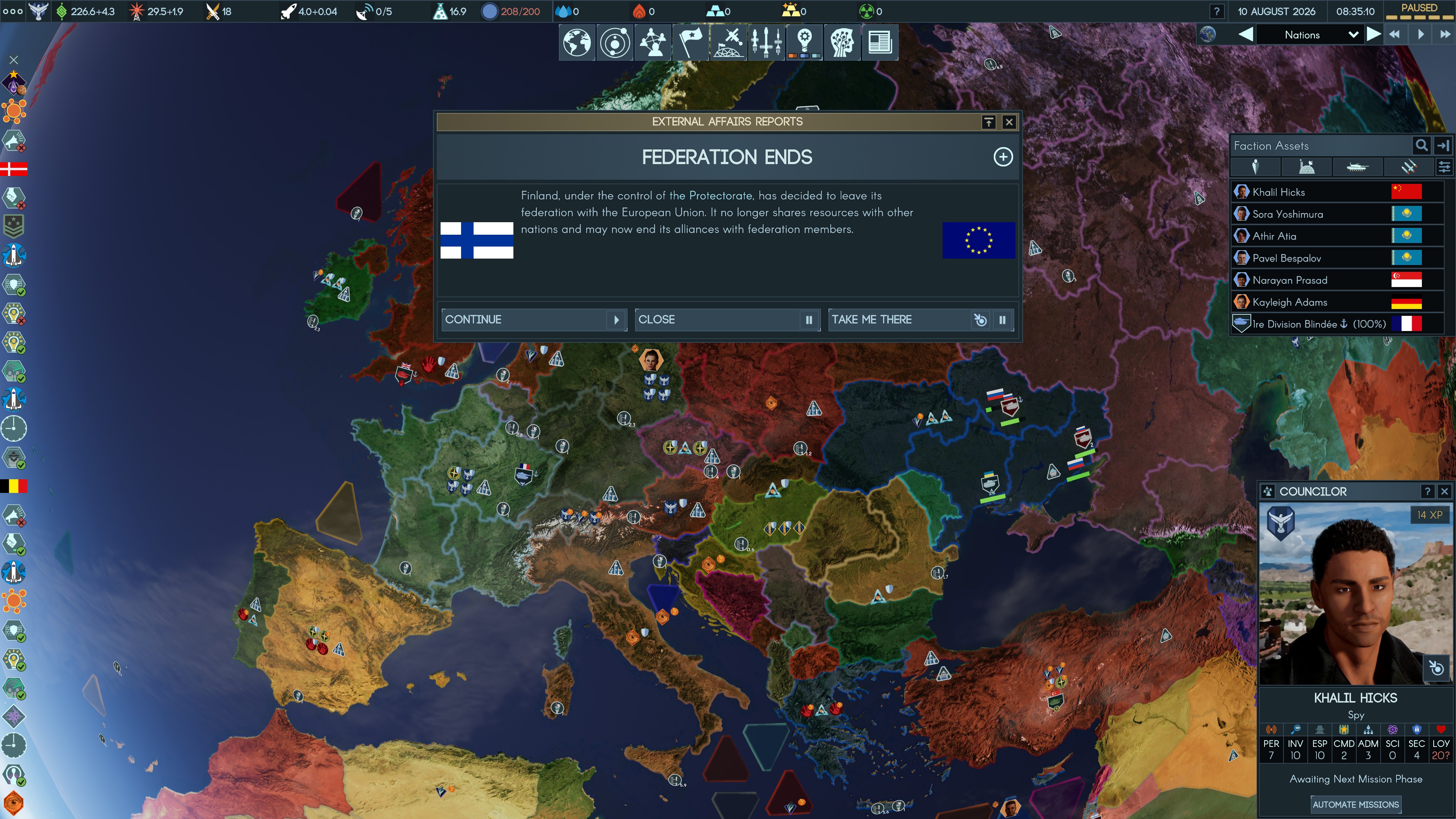Click the AUTOMATE MISSIONS button
The height and width of the screenshot is (819, 1456).
point(1356,804)
